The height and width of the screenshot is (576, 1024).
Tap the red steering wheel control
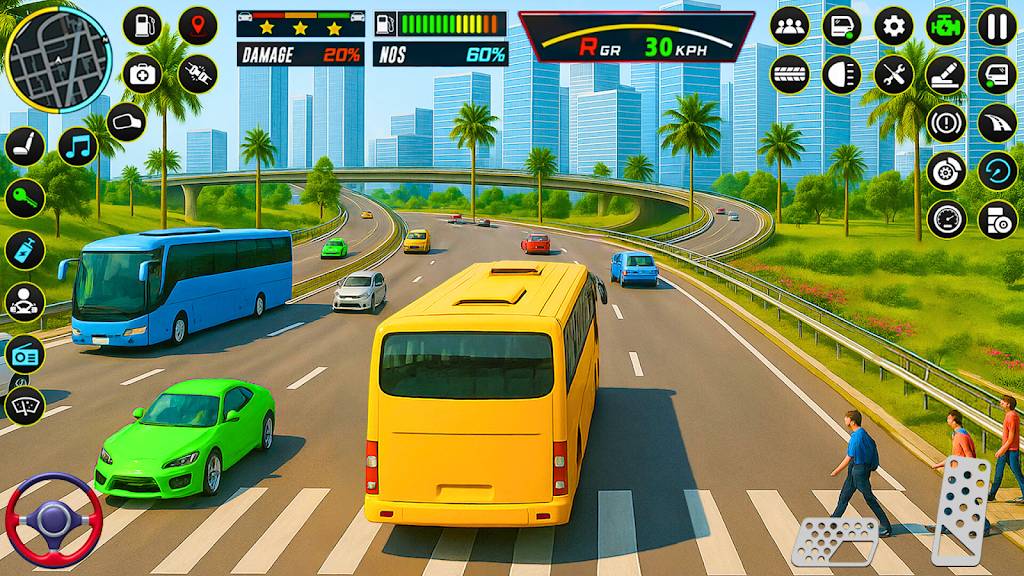(53, 519)
